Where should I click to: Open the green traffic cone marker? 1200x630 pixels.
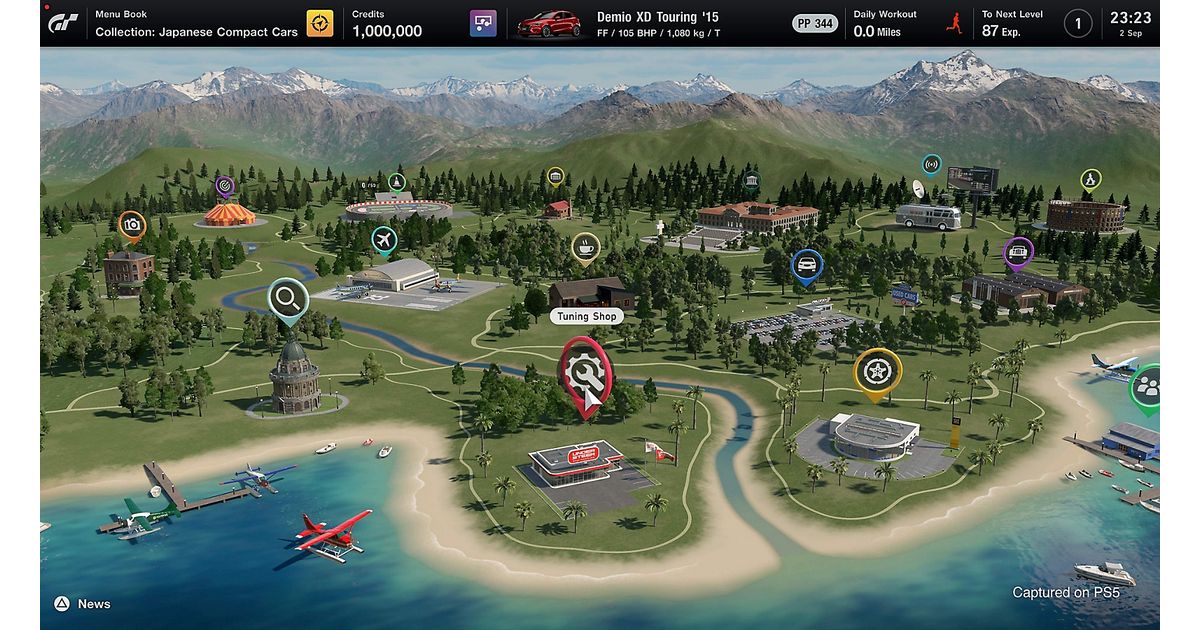[397, 182]
